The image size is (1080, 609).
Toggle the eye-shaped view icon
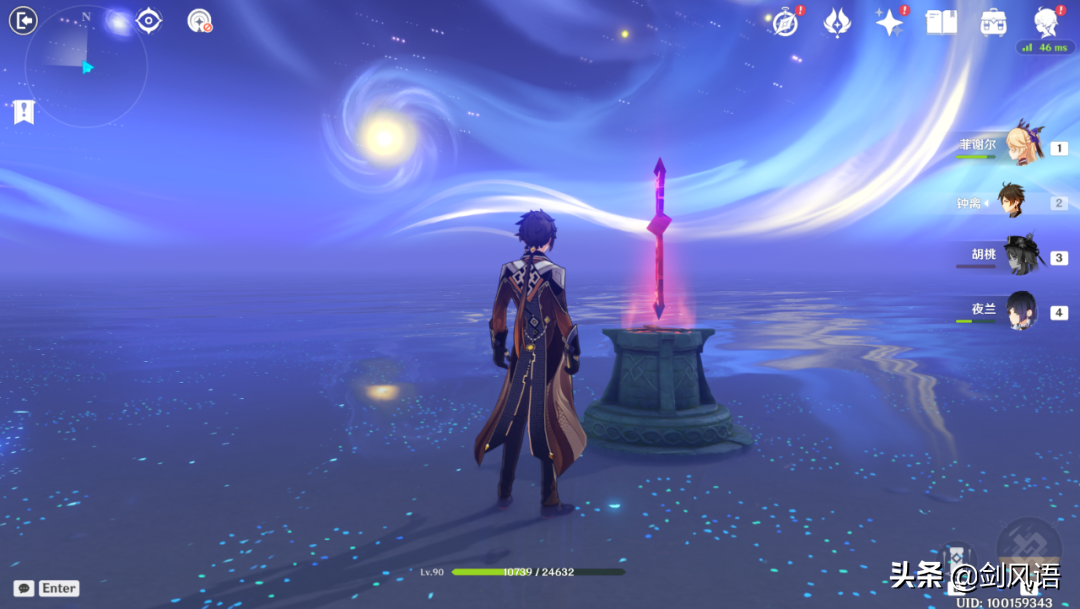149,20
